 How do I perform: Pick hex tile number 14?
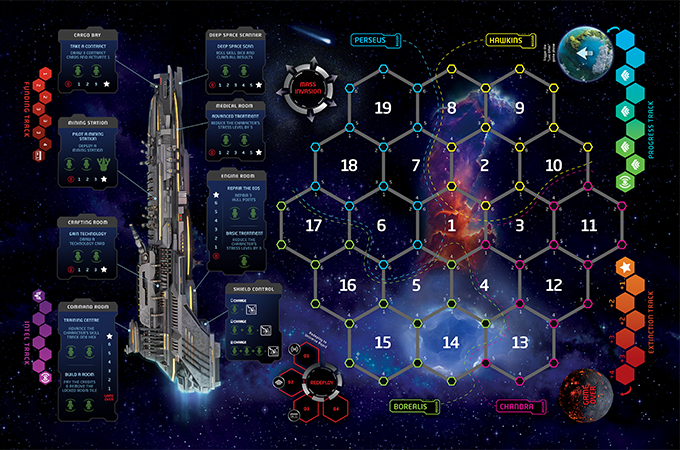coord(451,342)
